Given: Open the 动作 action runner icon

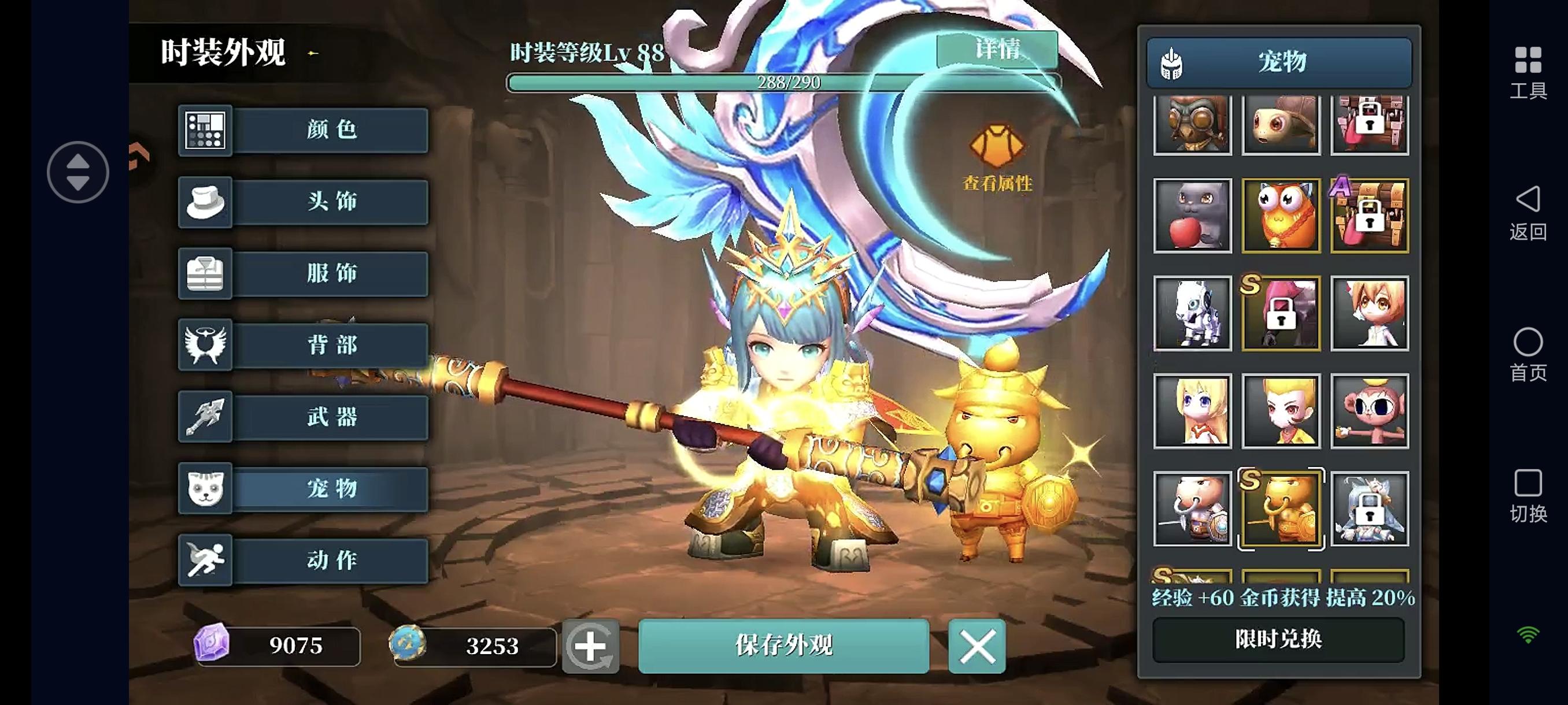Looking at the screenshot, I should [205, 561].
